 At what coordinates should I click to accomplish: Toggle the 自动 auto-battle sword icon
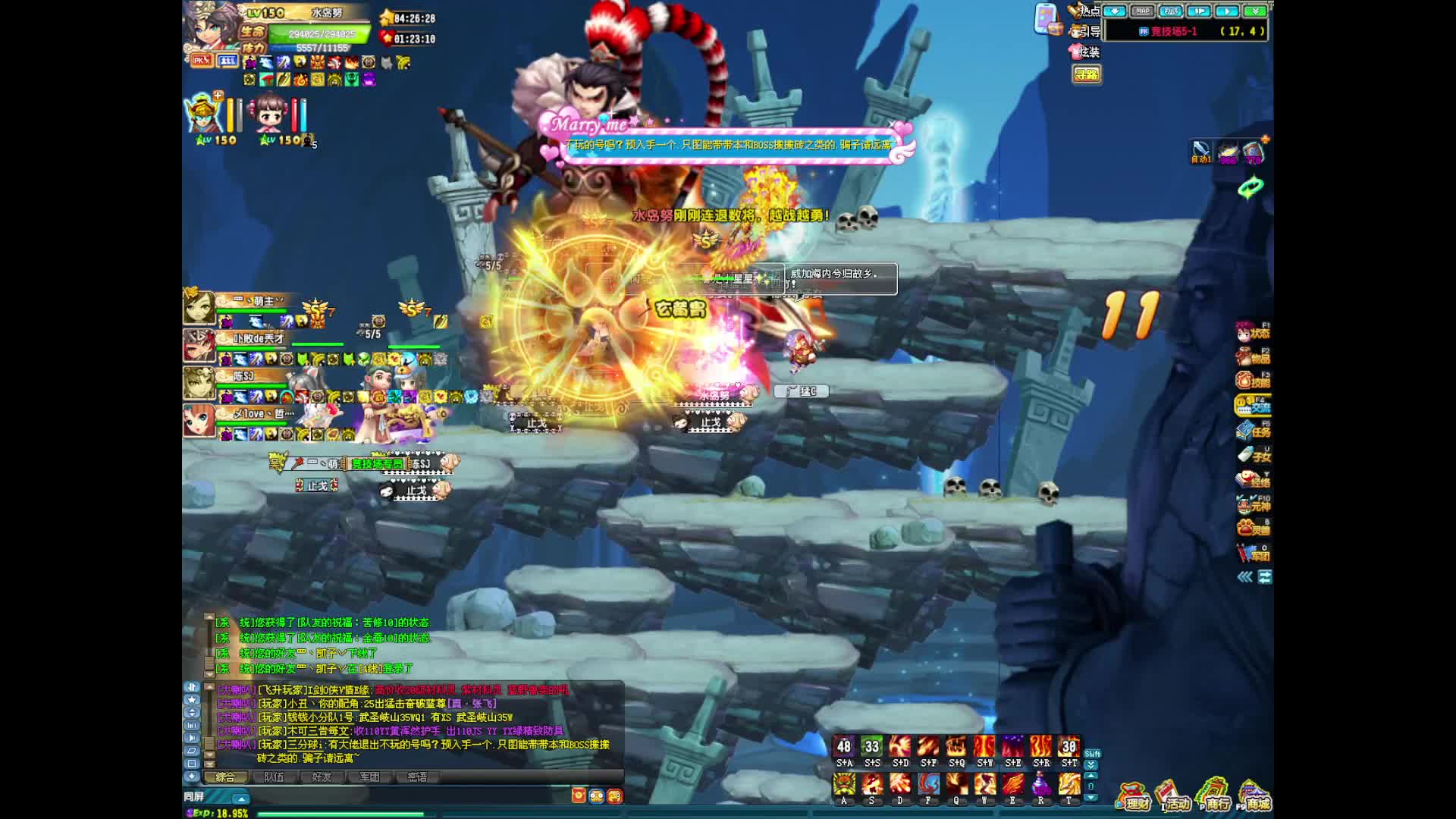pos(1200,151)
